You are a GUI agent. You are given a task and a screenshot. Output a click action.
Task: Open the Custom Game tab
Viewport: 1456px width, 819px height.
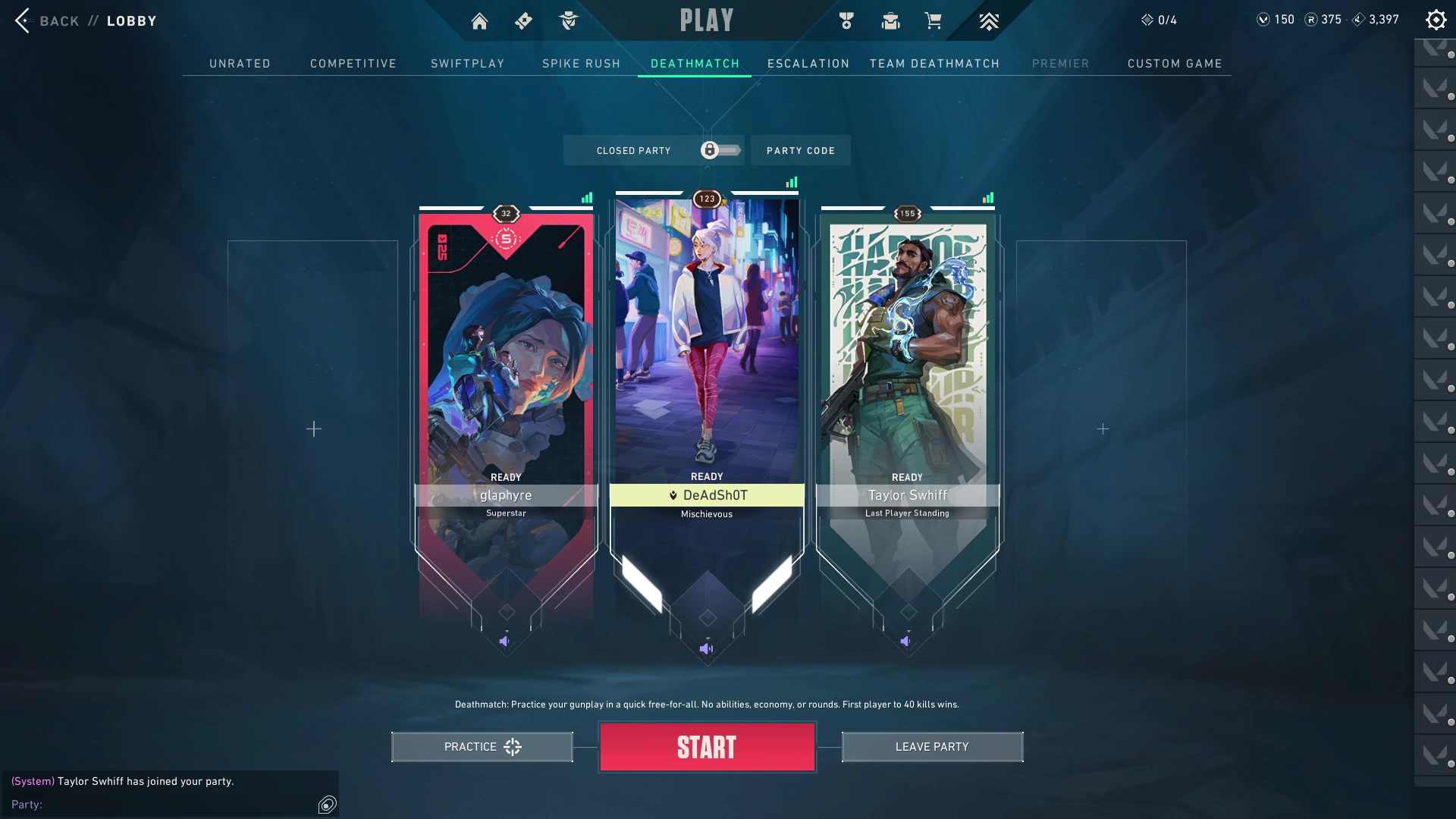click(1175, 64)
